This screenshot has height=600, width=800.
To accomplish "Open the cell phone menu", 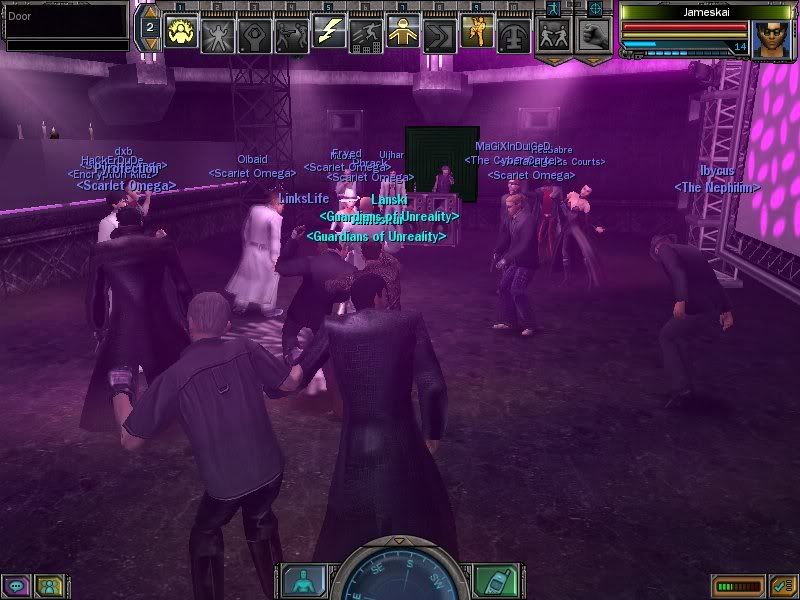I will [495, 581].
